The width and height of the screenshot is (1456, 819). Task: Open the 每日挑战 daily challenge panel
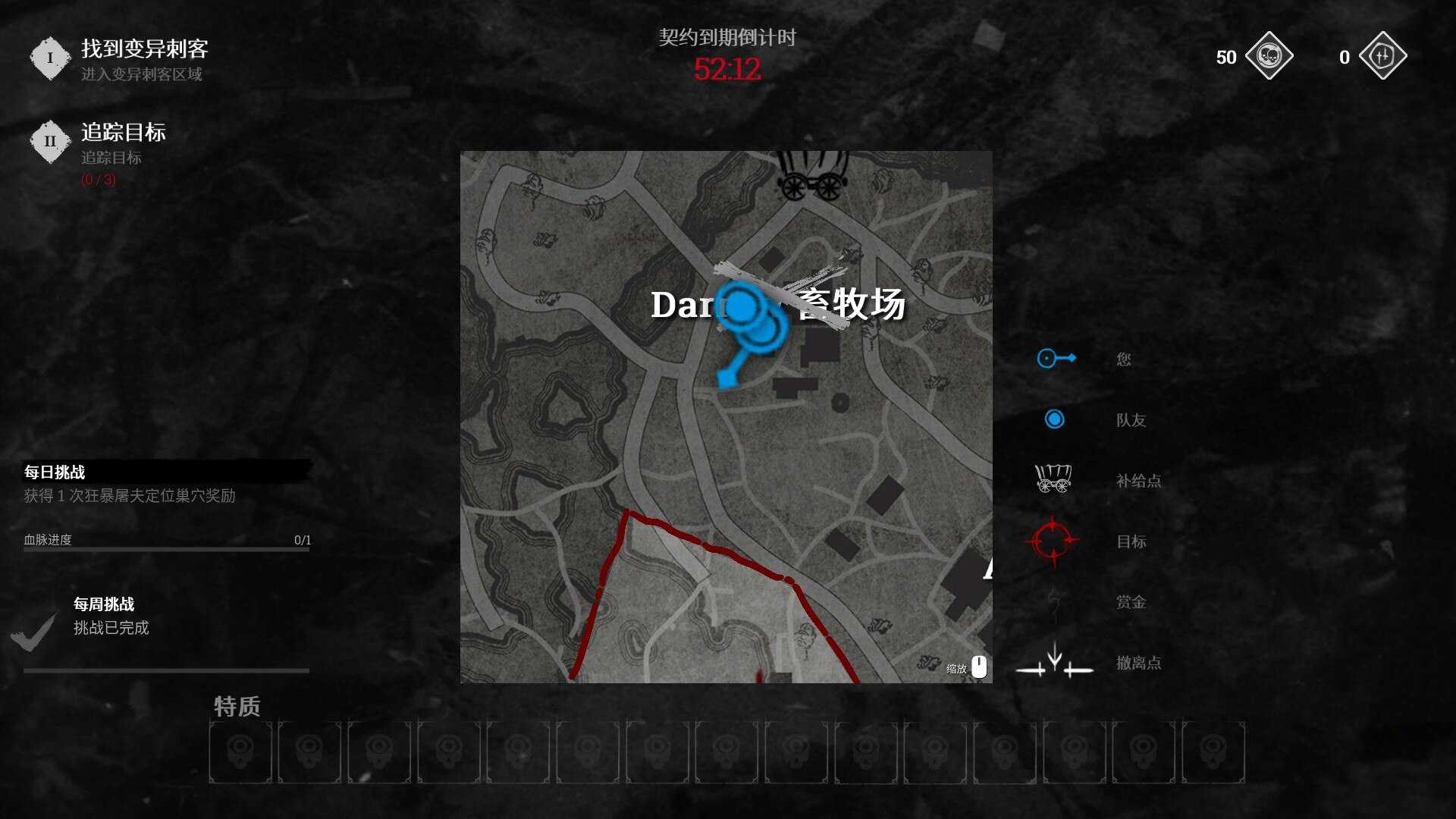tap(55, 472)
